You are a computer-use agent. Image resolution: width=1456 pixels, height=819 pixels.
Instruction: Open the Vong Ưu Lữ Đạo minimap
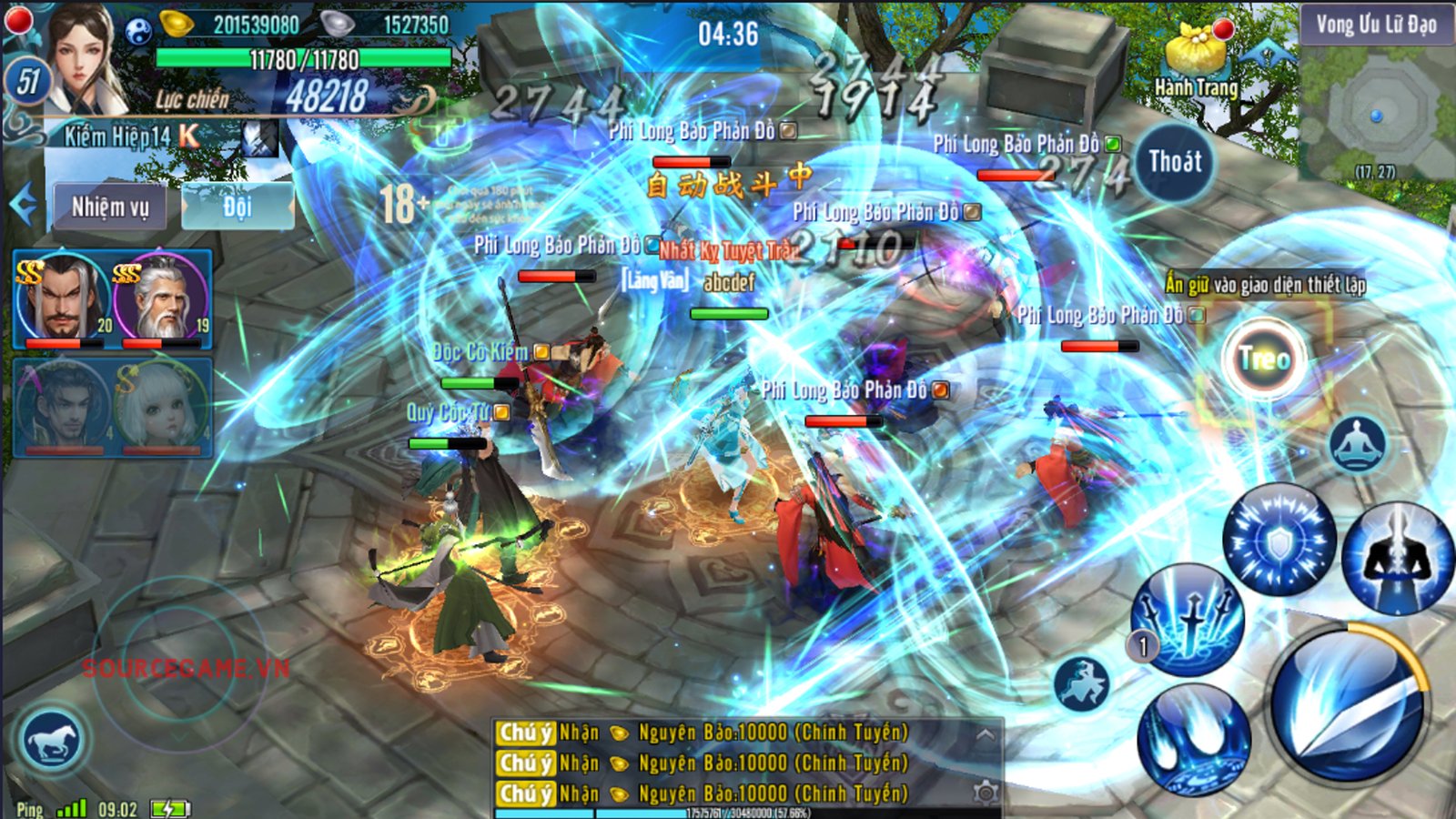coord(1376,100)
